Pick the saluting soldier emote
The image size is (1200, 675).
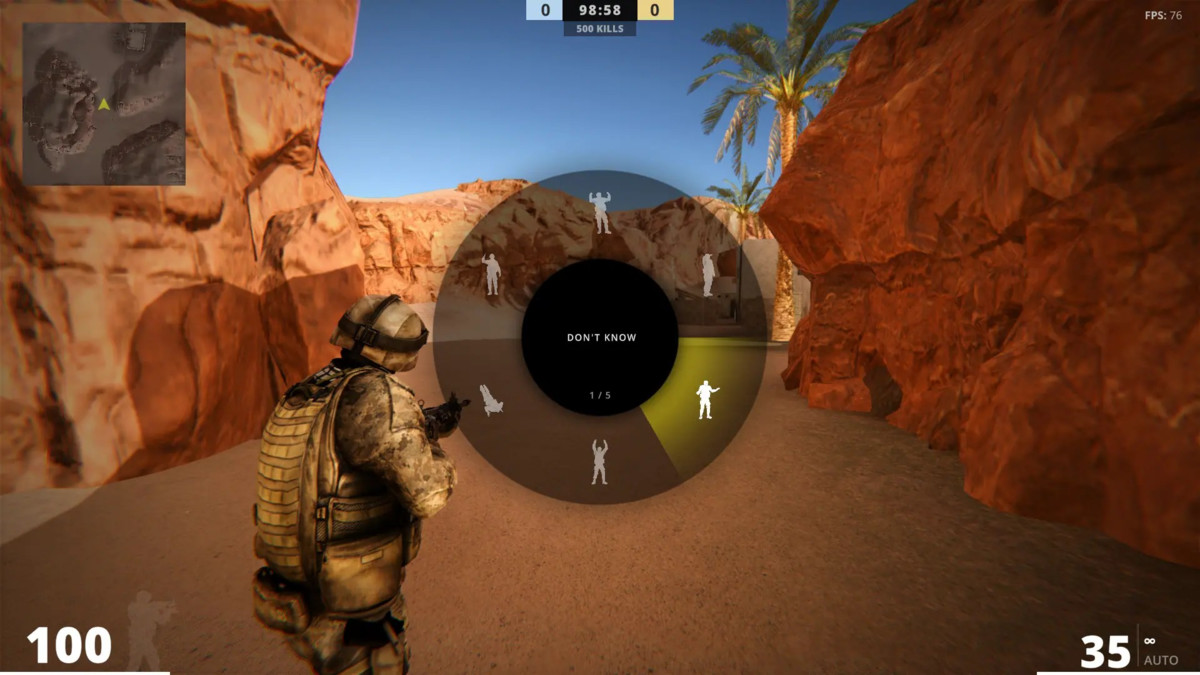[491, 274]
